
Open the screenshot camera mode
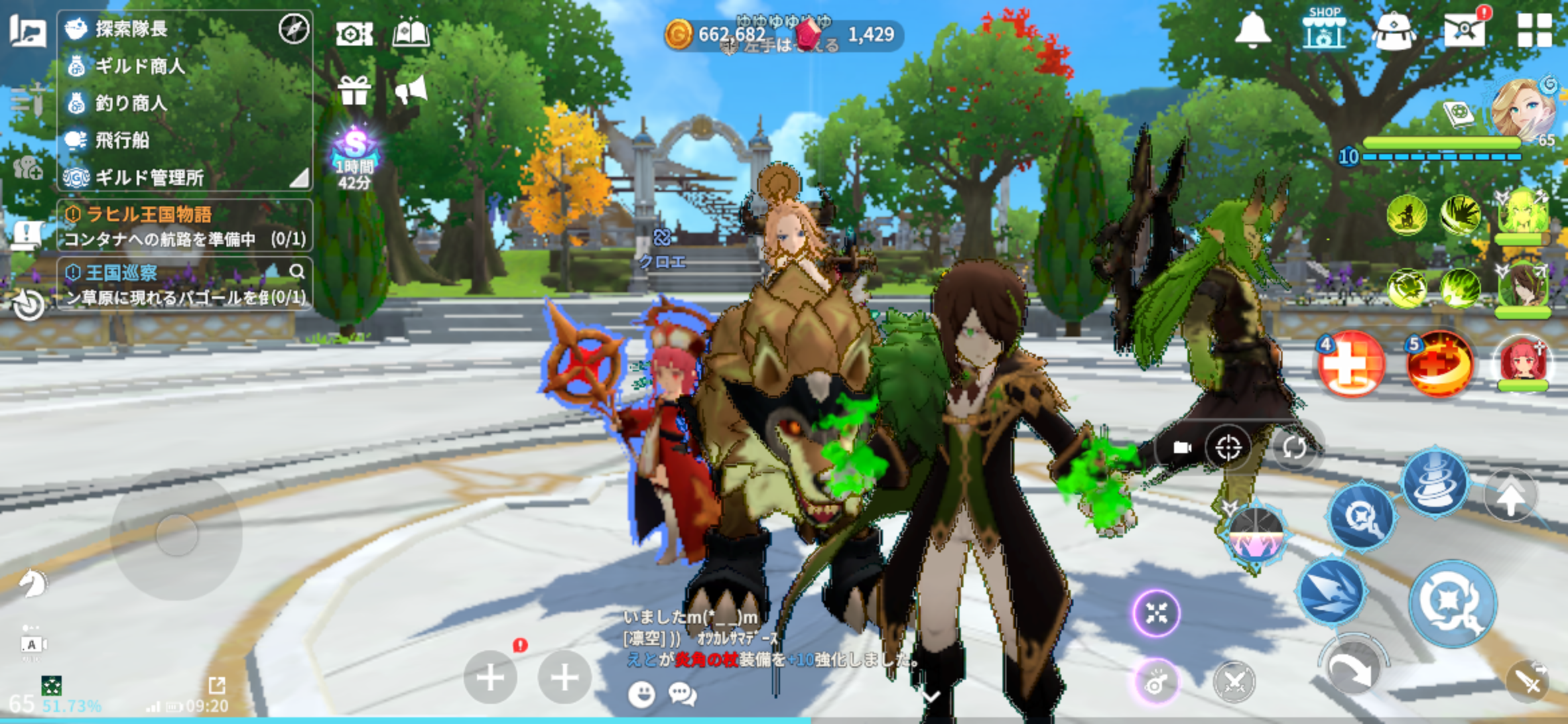coord(354,34)
